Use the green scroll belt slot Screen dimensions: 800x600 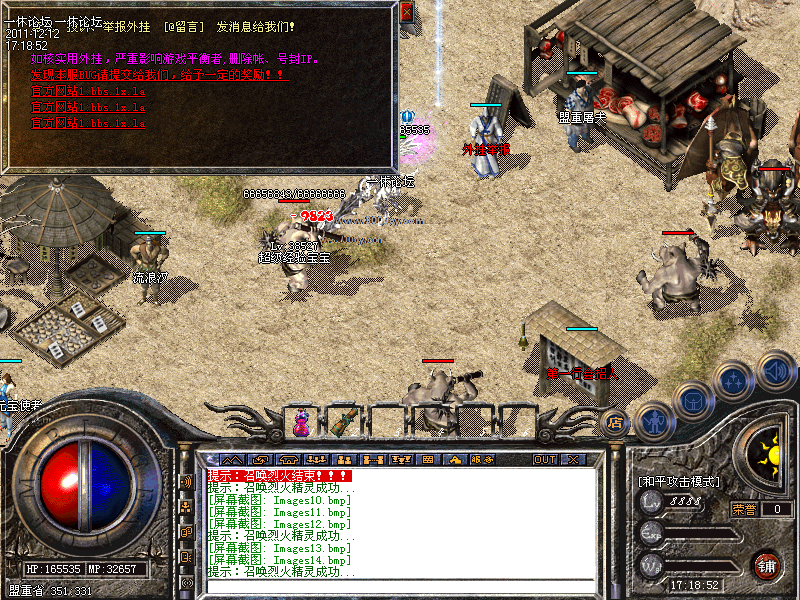coord(345,423)
